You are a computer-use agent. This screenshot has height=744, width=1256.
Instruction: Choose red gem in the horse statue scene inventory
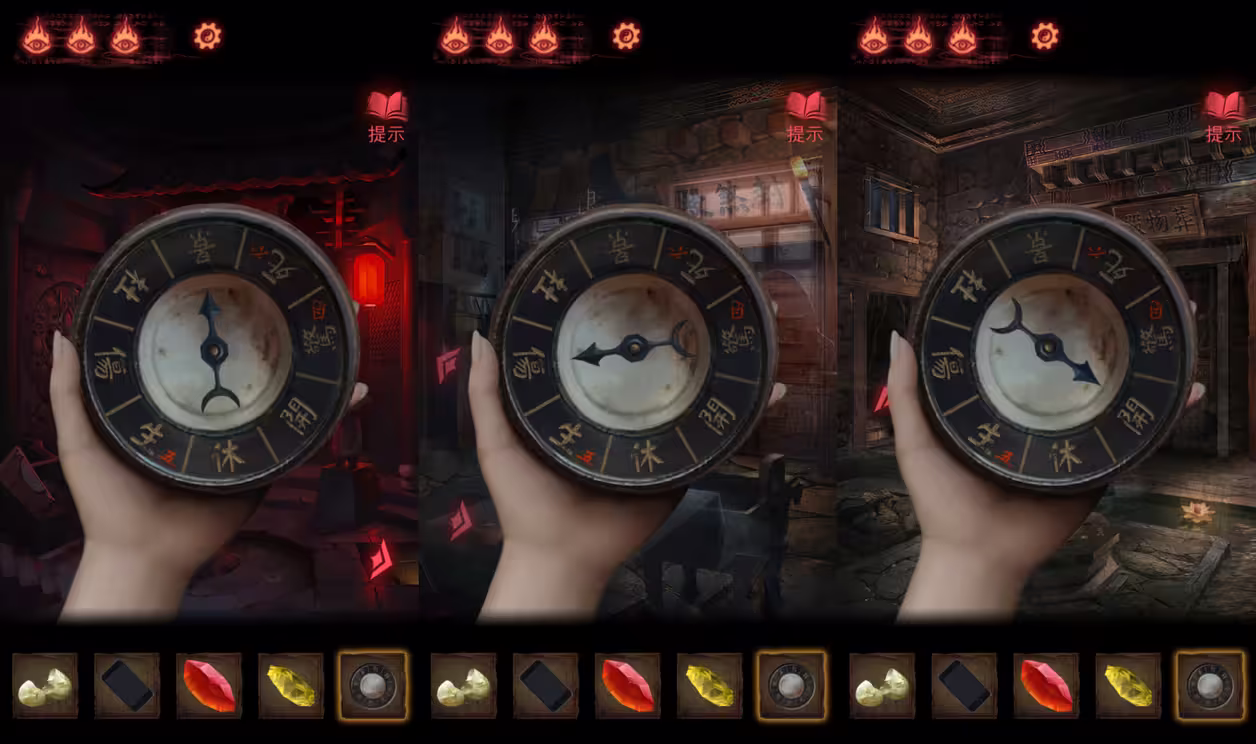(x=628, y=686)
